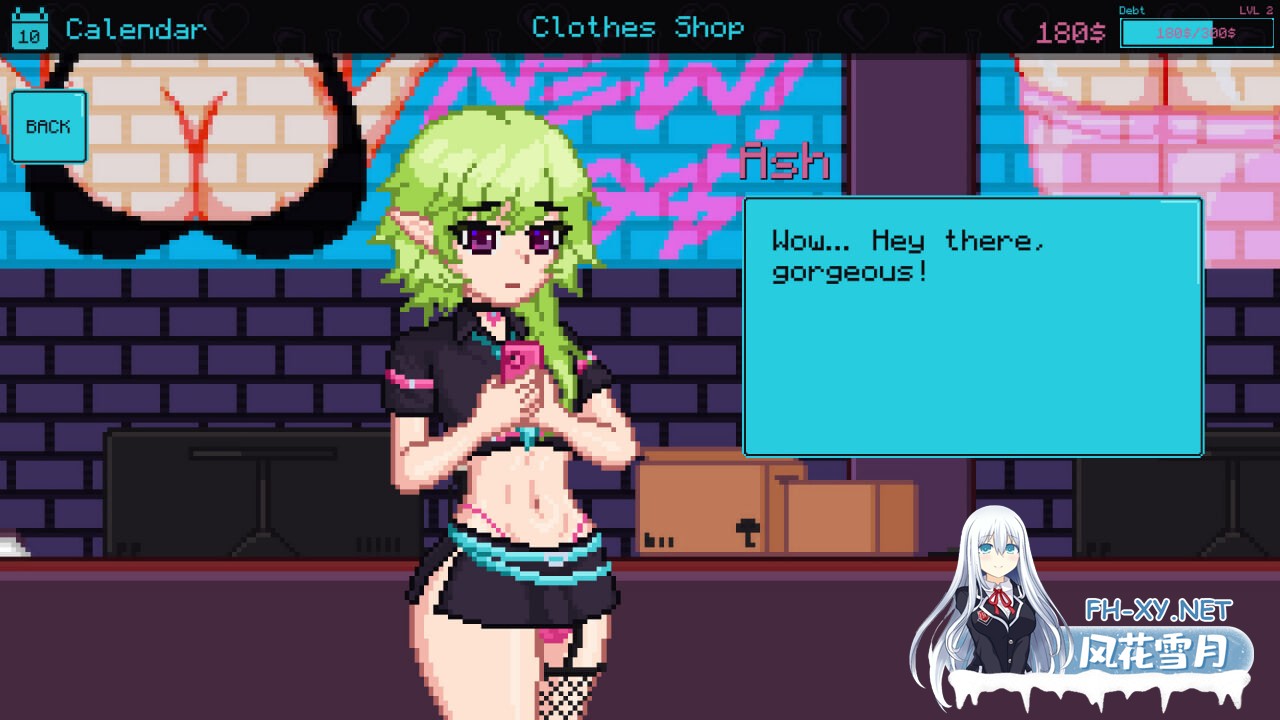Open the Calendar from the top bar
The image size is (1280, 720).
[110, 28]
